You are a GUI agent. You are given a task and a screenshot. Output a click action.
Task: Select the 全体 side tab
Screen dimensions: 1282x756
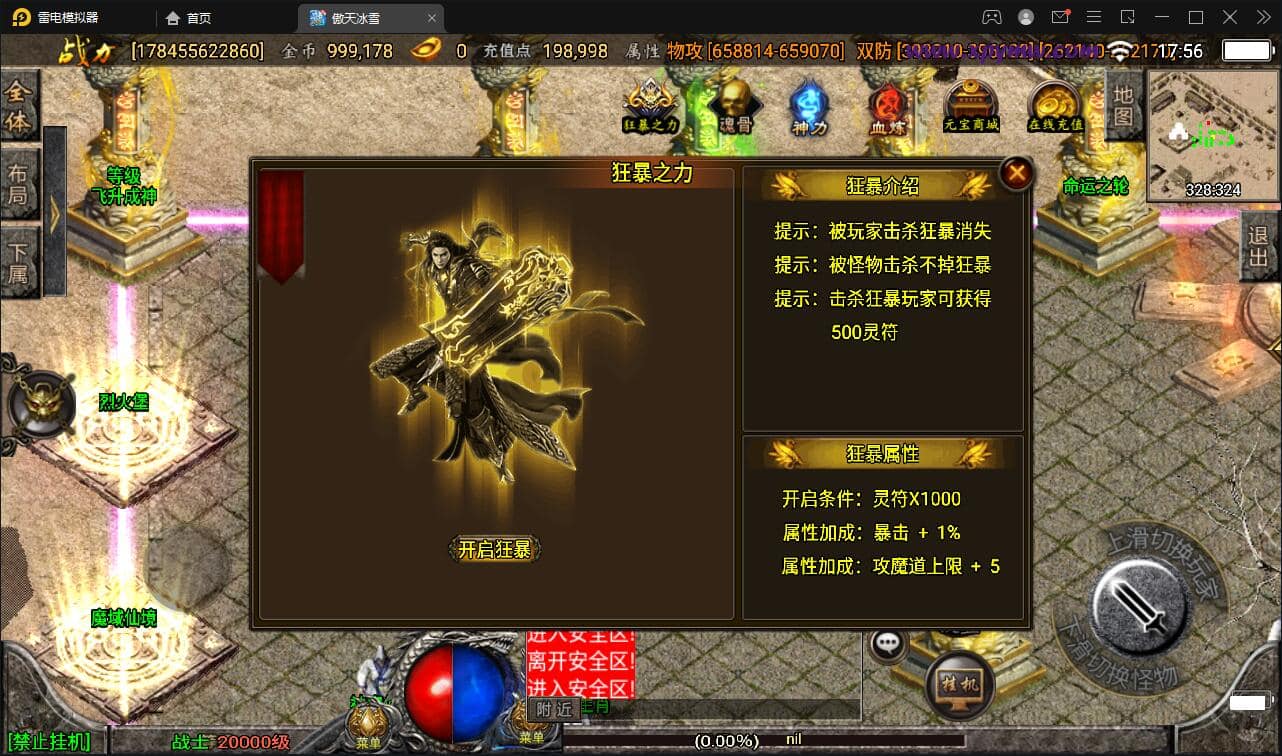pyautogui.click(x=18, y=106)
